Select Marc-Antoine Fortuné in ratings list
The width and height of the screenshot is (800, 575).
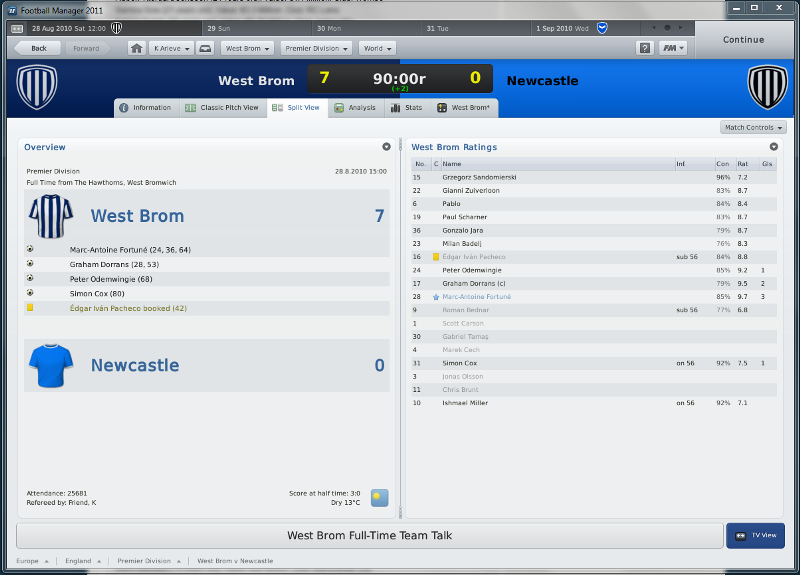pos(476,297)
